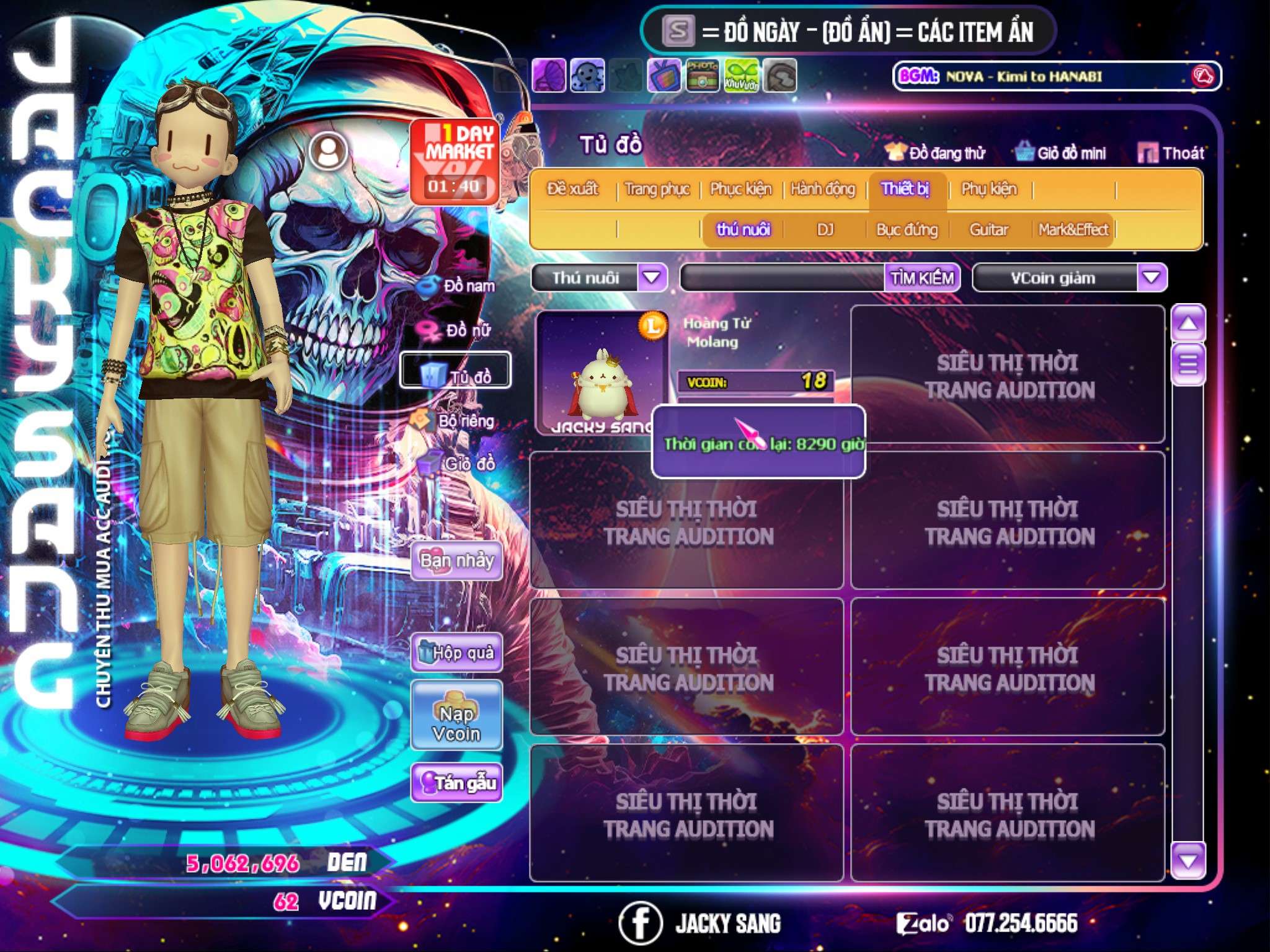Viewport: 1270px width, 952px height.
Task: Select the Mark&Effect sub-tab
Action: coord(1073,230)
